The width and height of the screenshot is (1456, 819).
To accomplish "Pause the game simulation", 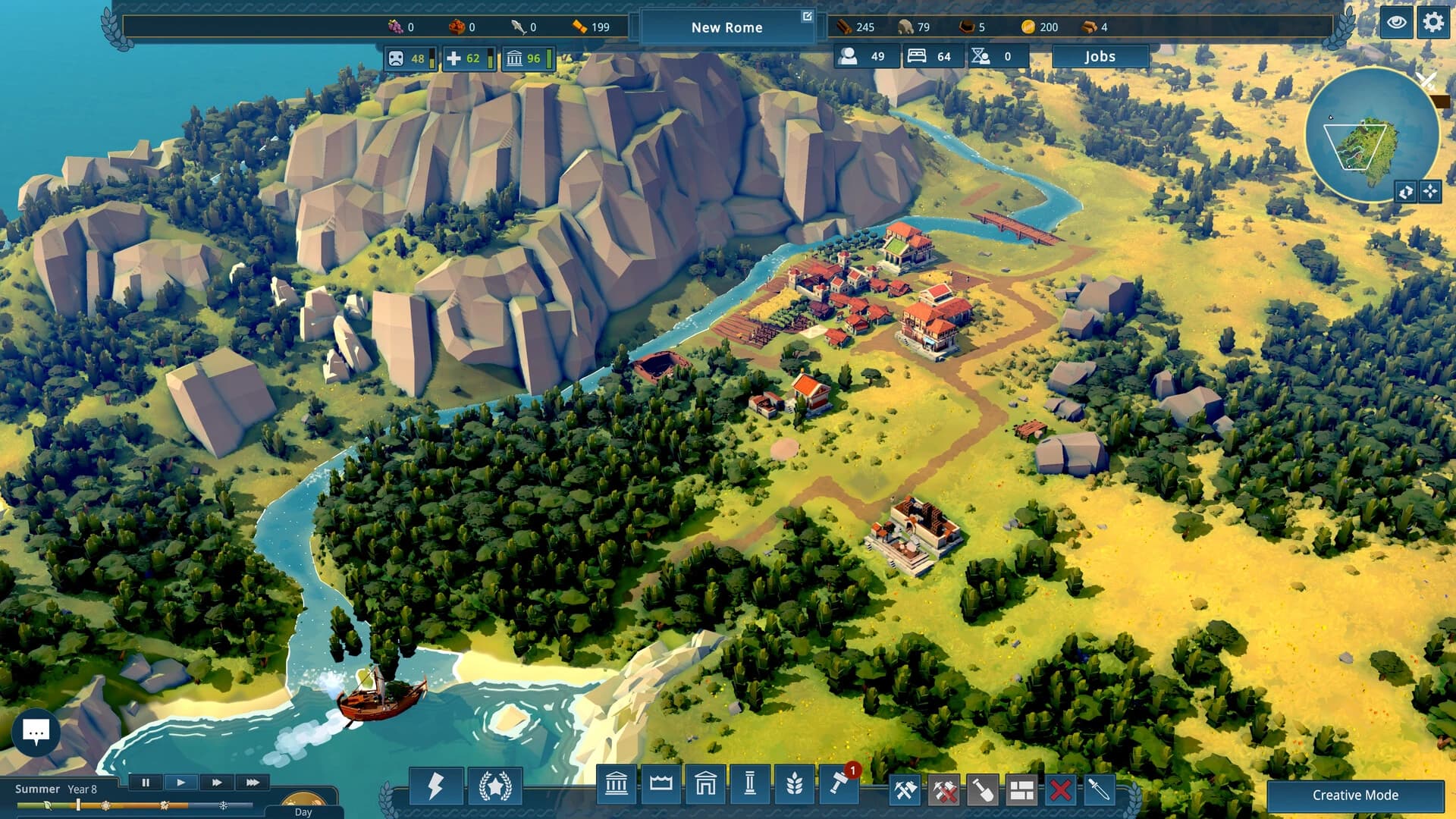I will (146, 783).
